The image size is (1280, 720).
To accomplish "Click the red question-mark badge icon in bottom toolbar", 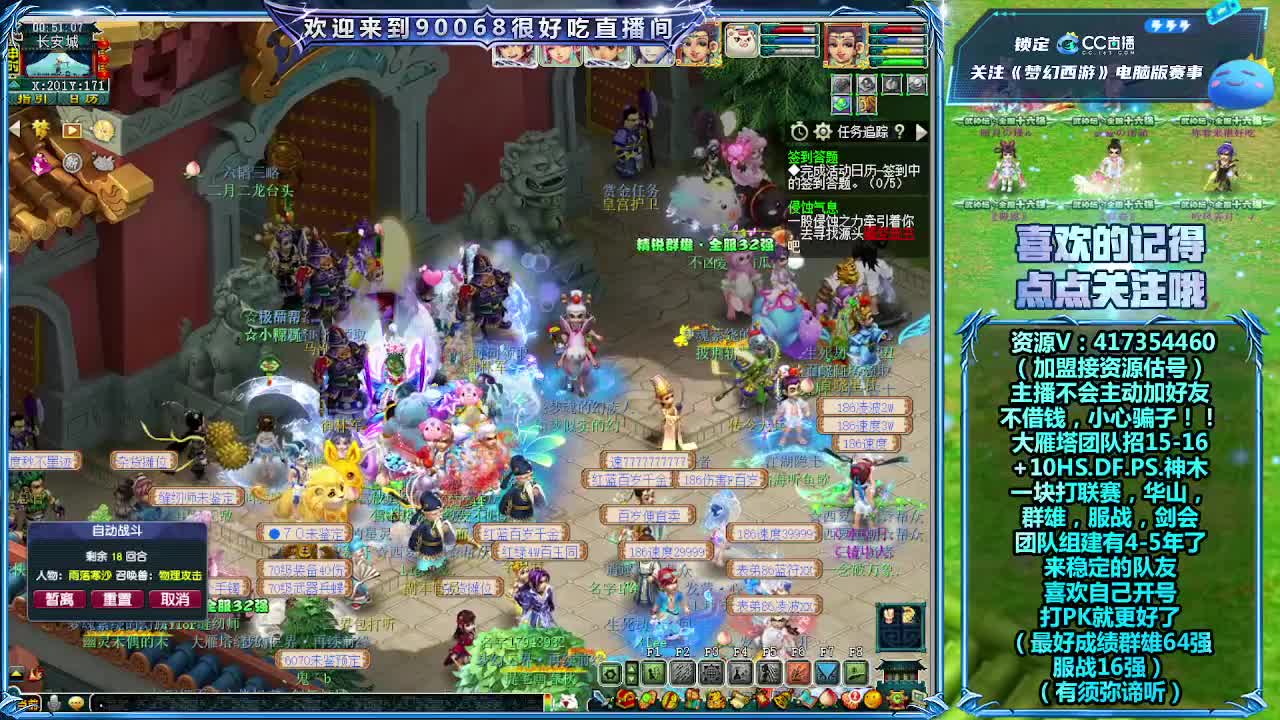I will tap(852, 698).
